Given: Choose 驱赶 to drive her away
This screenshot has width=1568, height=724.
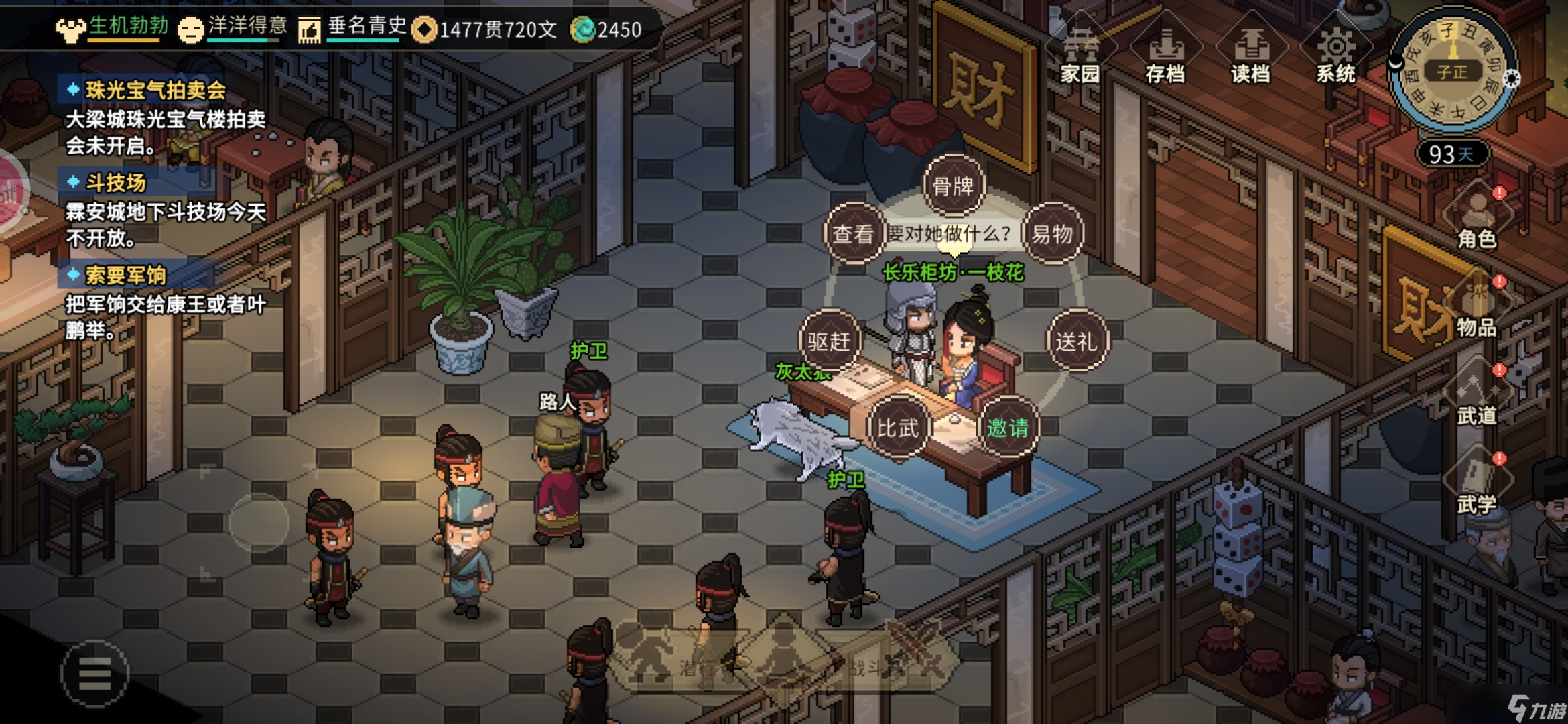Looking at the screenshot, I should [x=830, y=341].
